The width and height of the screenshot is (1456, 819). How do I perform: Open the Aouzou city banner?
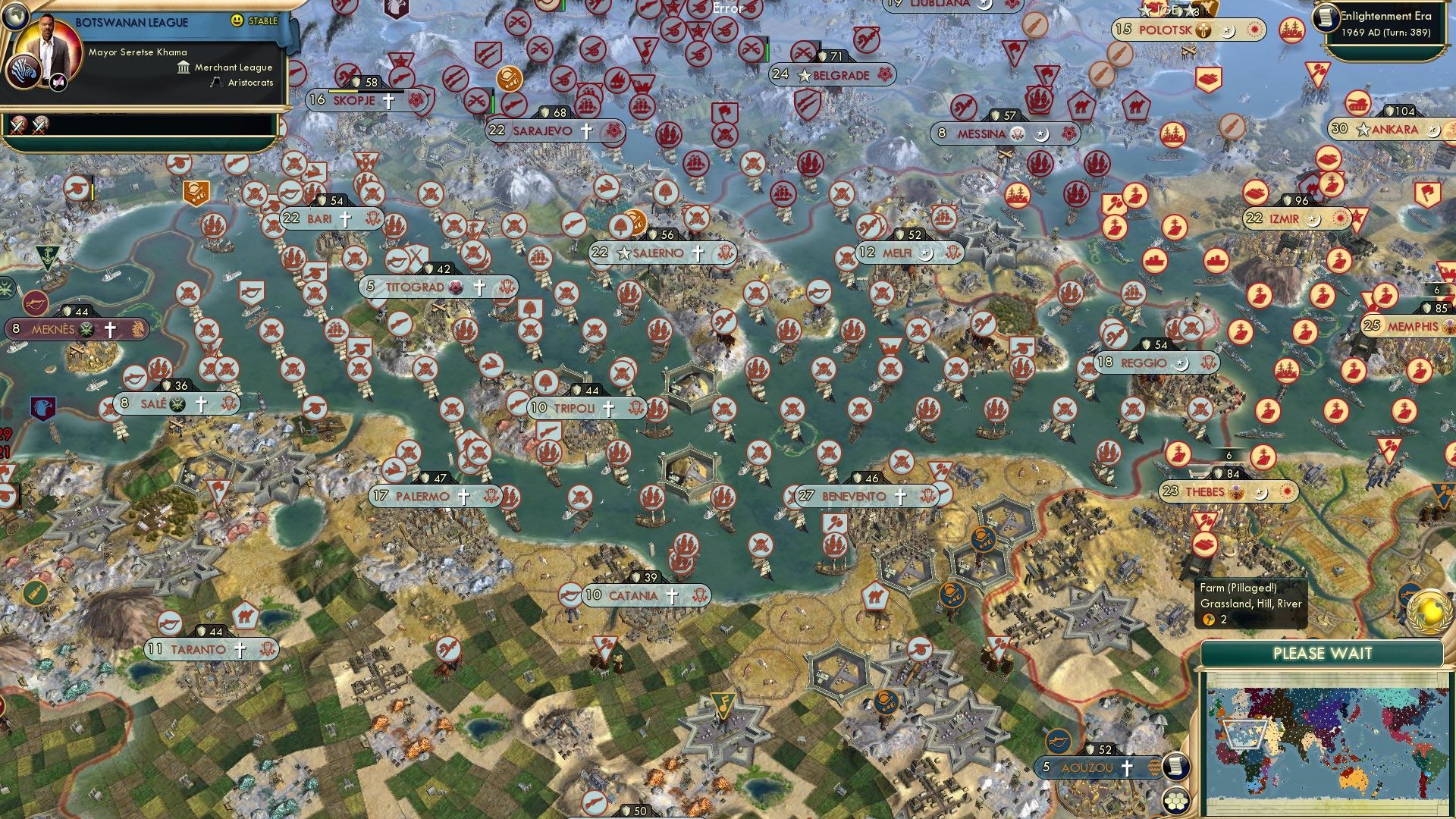pyautogui.click(x=1087, y=767)
